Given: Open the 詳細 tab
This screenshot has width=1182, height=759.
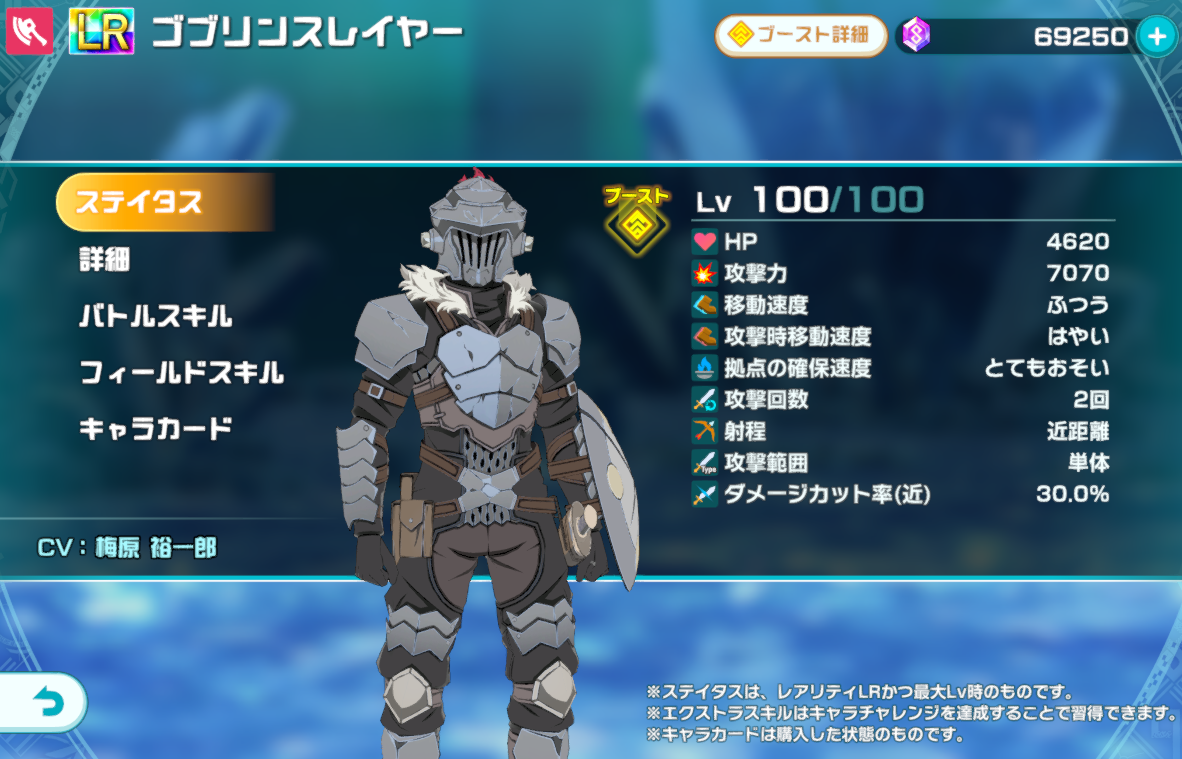Looking at the screenshot, I should (x=105, y=260).
